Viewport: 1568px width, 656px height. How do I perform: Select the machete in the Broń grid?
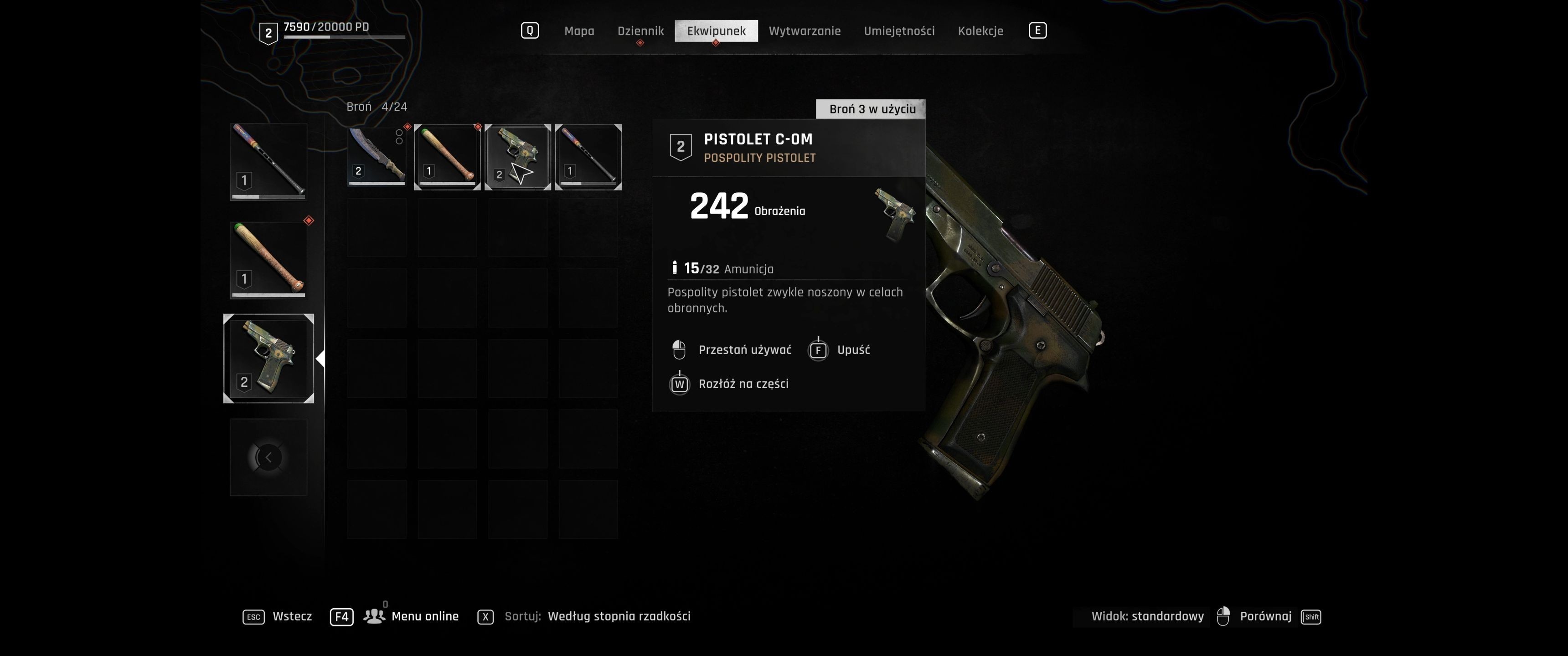pyautogui.click(x=377, y=156)
